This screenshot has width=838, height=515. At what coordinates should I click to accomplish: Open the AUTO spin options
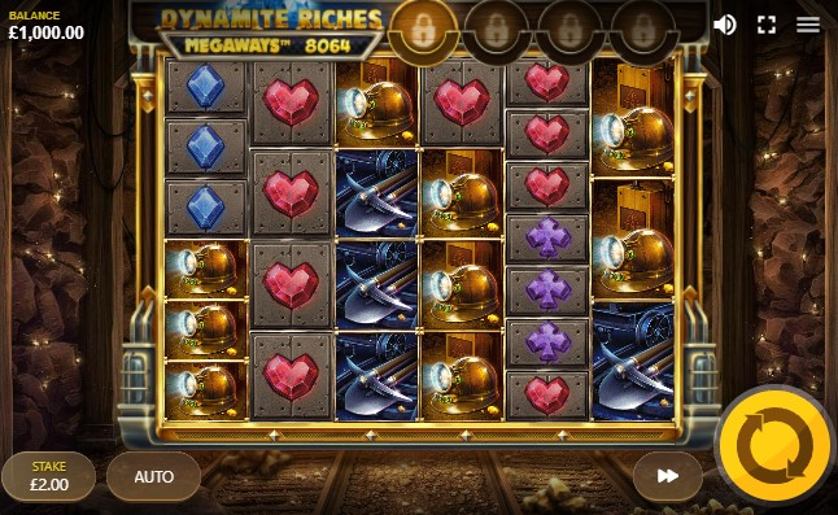153,477
